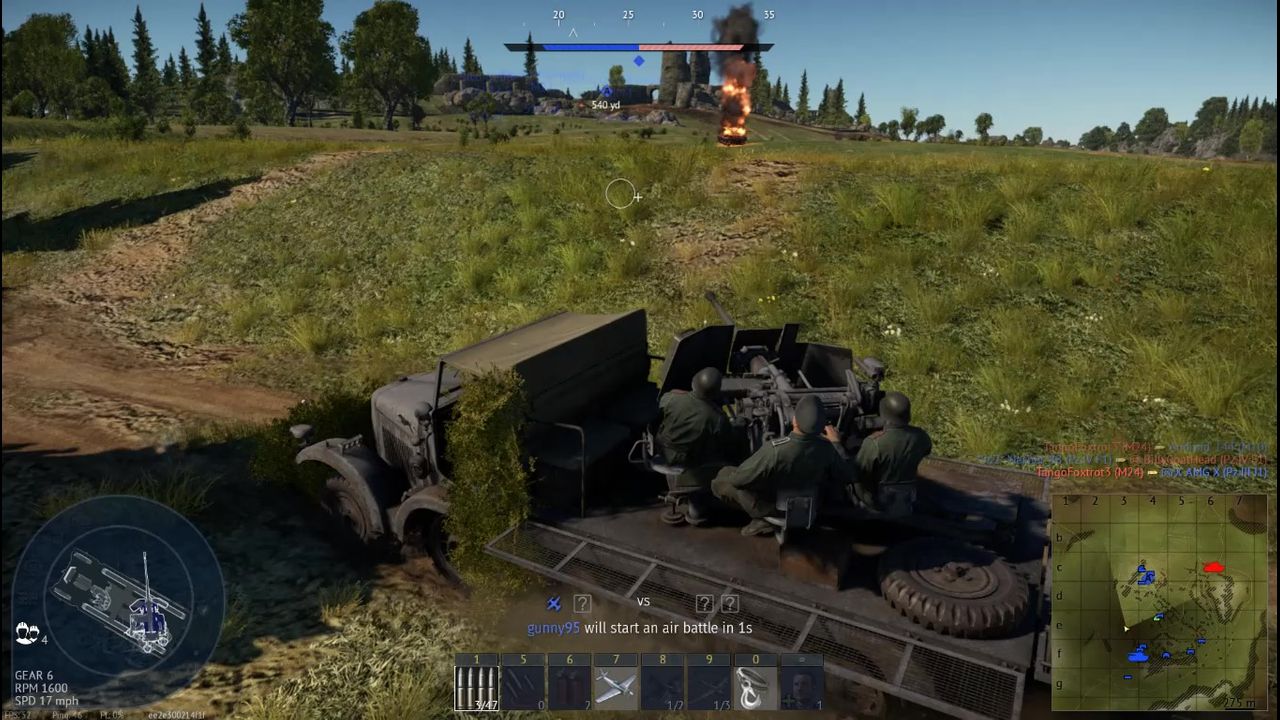Select the crew member portrait slot
Viewport: 1280px width, 720px height.
(x=800, y=687)
